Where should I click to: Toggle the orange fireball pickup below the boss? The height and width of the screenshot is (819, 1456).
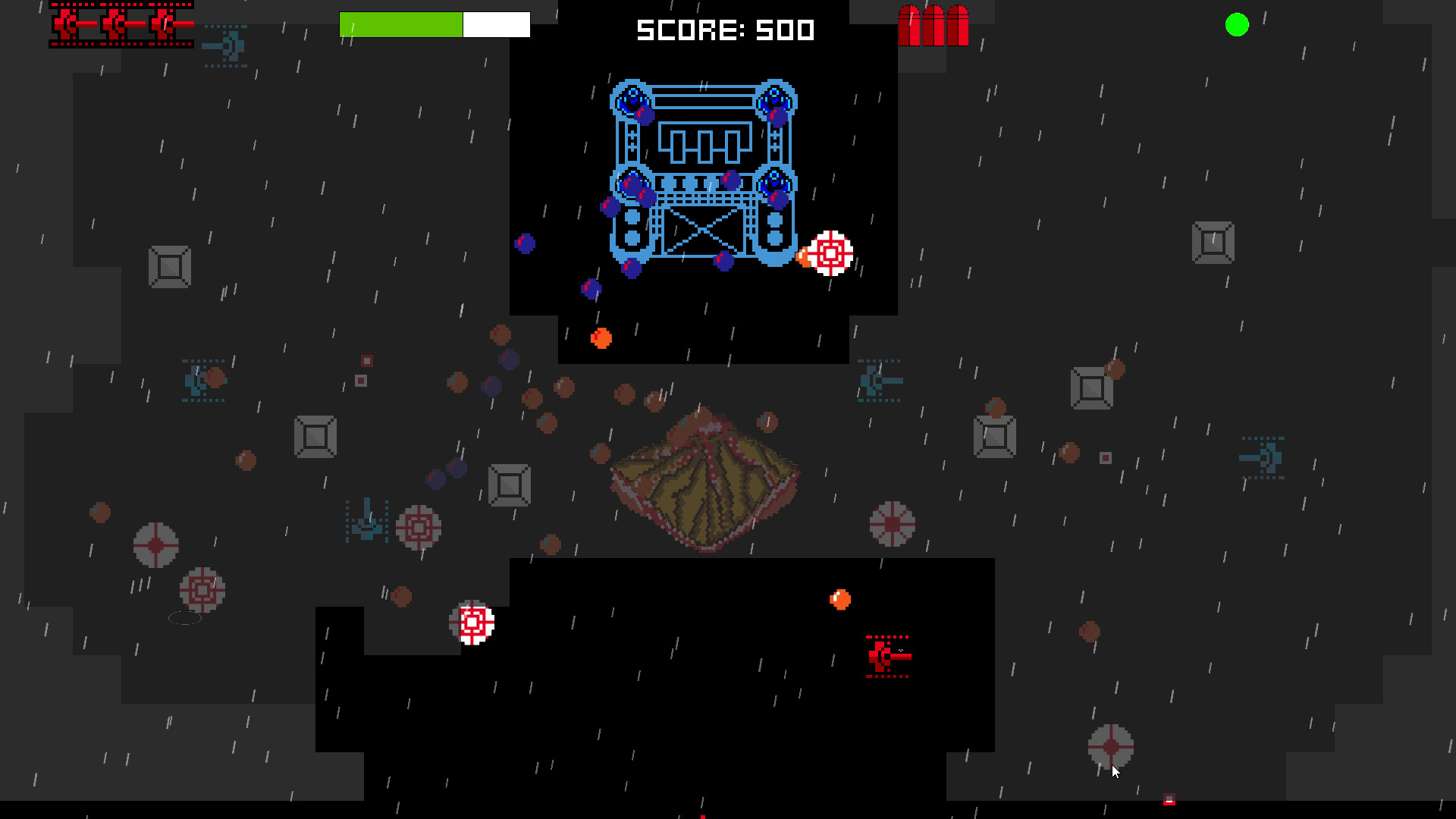pyautogui.click(x=600, y=339)
